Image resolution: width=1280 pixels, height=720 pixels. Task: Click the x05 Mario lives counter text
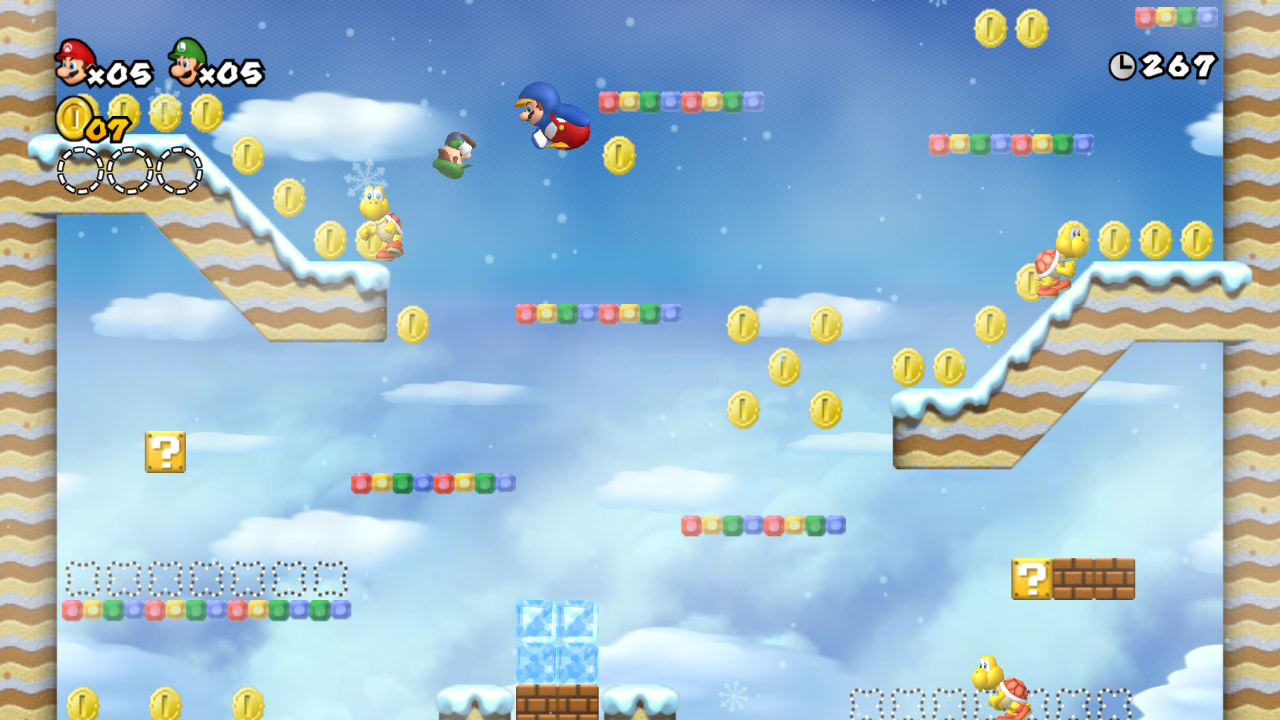coord(123,72)
